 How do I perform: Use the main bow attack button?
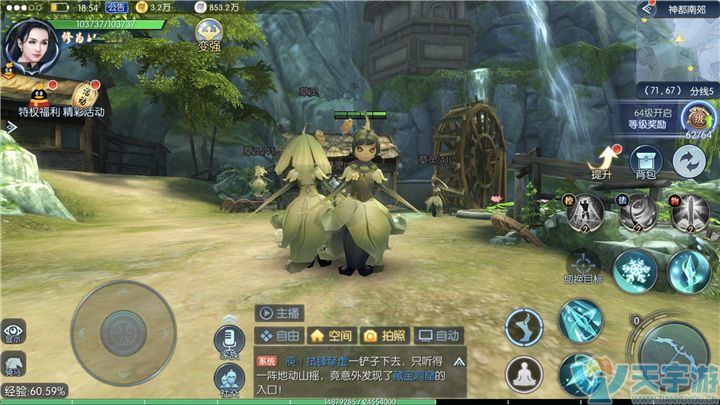(676, 360)
